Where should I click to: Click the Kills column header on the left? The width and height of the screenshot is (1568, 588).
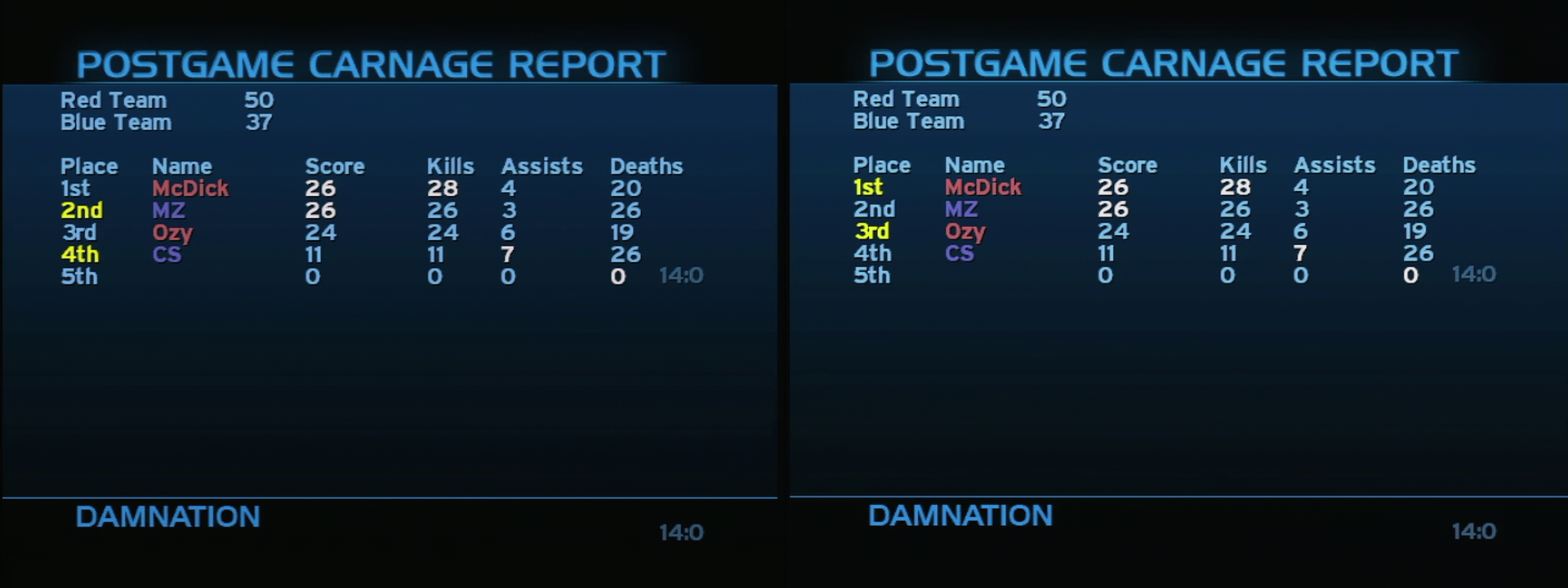click(x=452, y=166)
